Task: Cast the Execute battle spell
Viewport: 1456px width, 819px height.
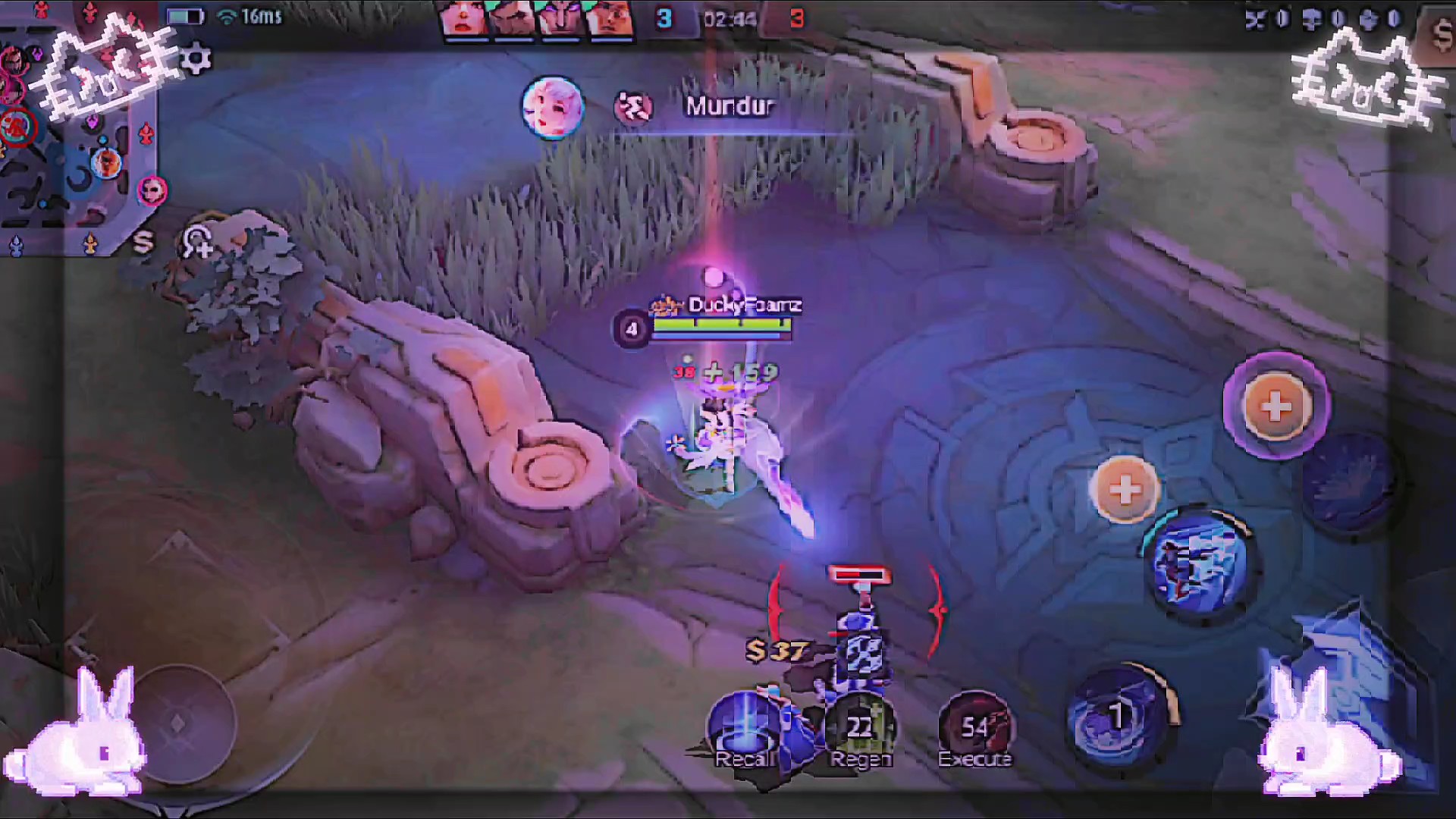Action: tap(975, 730)
